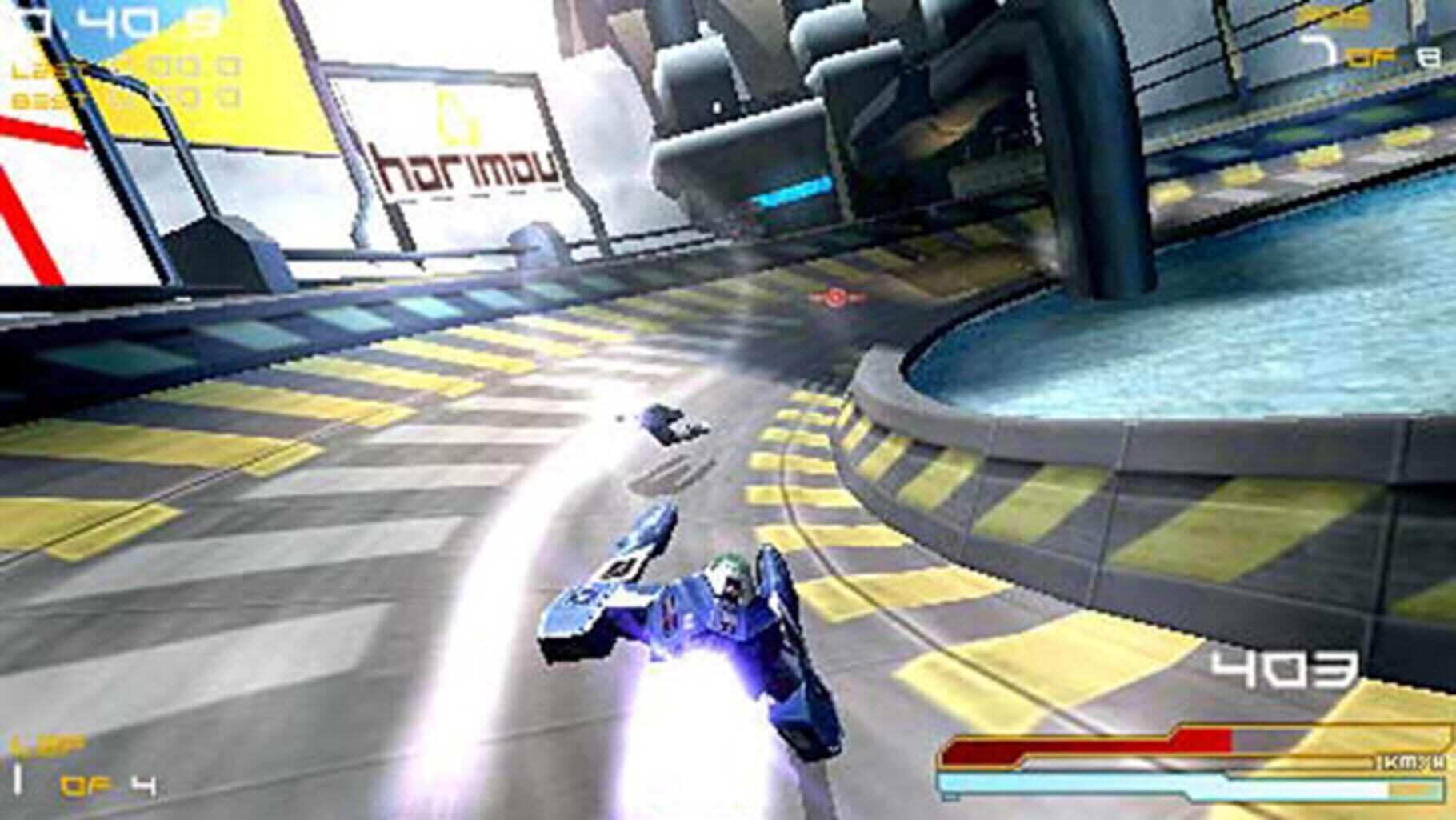Click the red weapon pickup icon on the track
The height and width of the screenshot is (820, 1456).
pyautogui.click(x=835, y=297)
